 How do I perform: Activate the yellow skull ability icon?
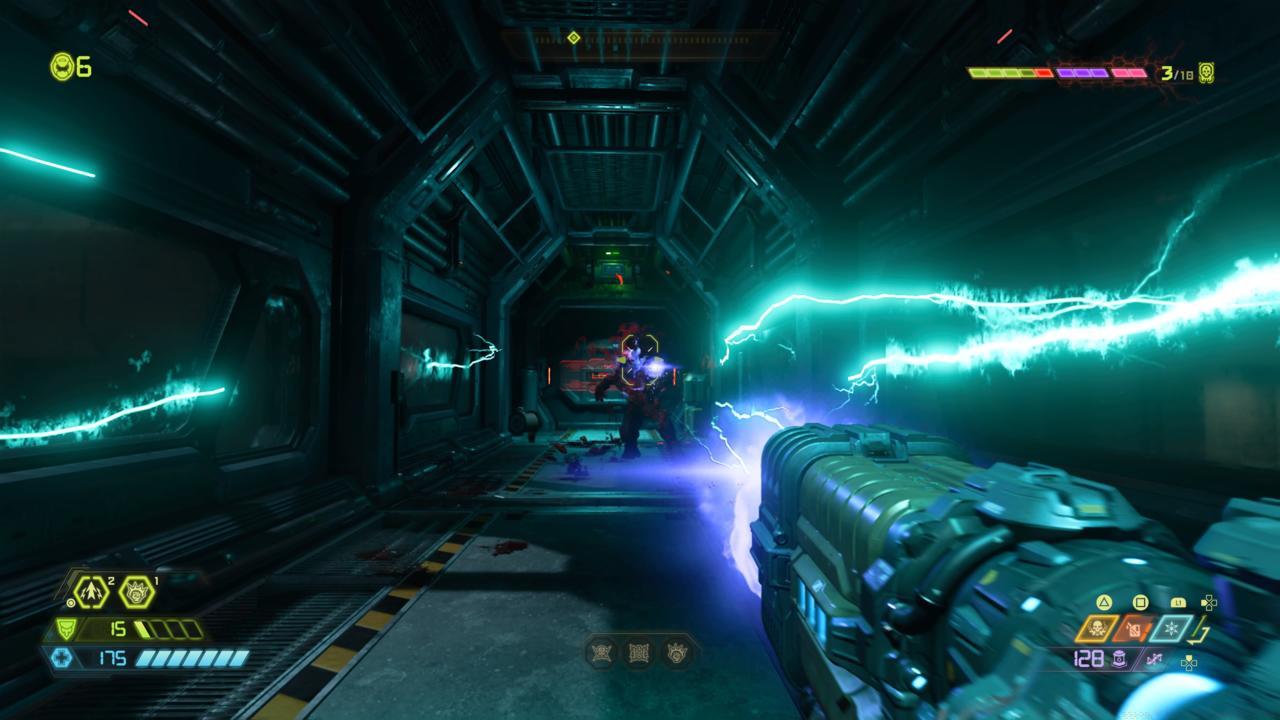coord(1097,628)
